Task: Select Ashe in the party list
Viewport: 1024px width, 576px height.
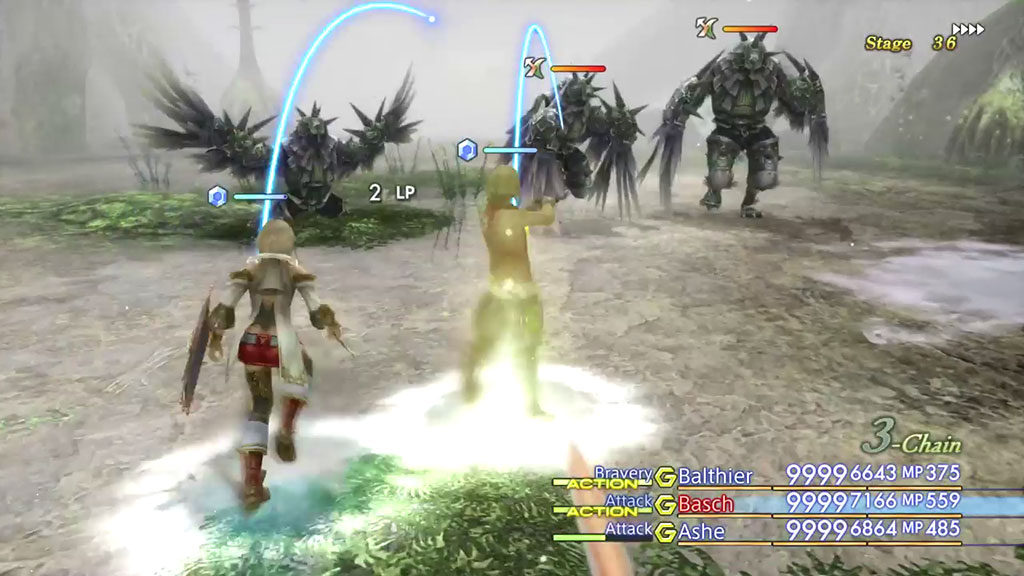Action: tap(701, 532)
